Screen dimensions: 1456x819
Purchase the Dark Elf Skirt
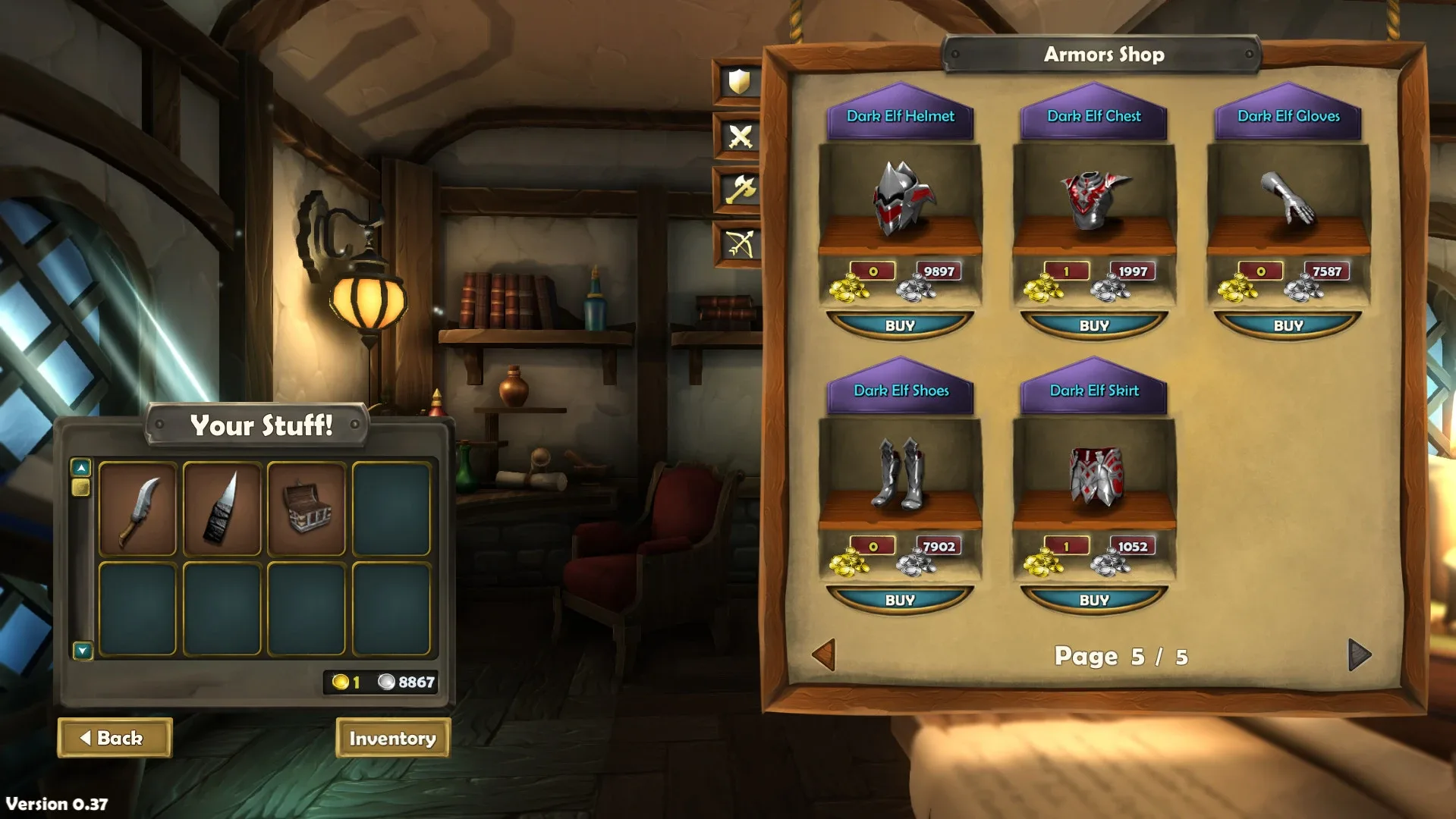click(1094, 600)
